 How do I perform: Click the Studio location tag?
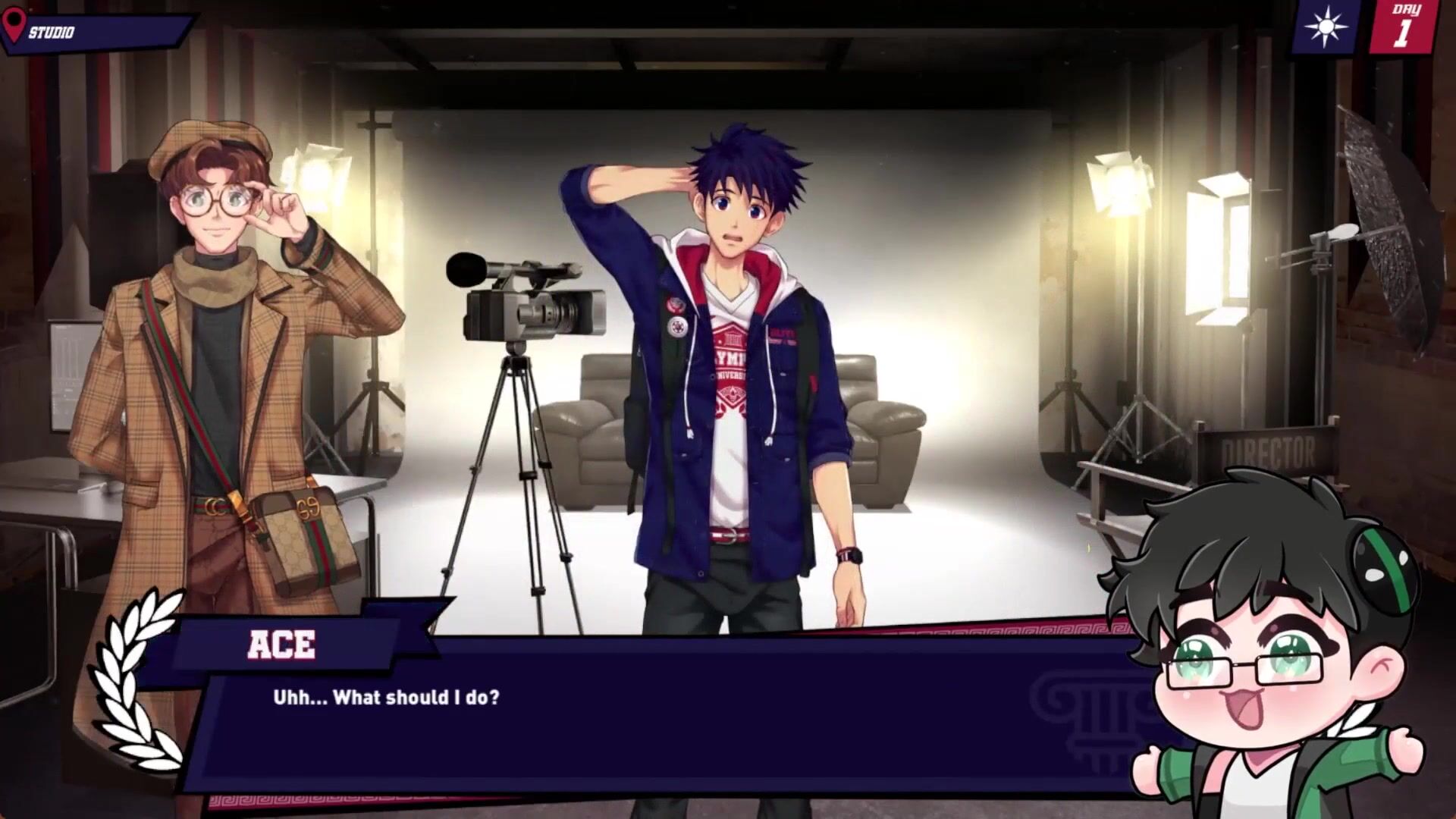[x=91, y=32]
